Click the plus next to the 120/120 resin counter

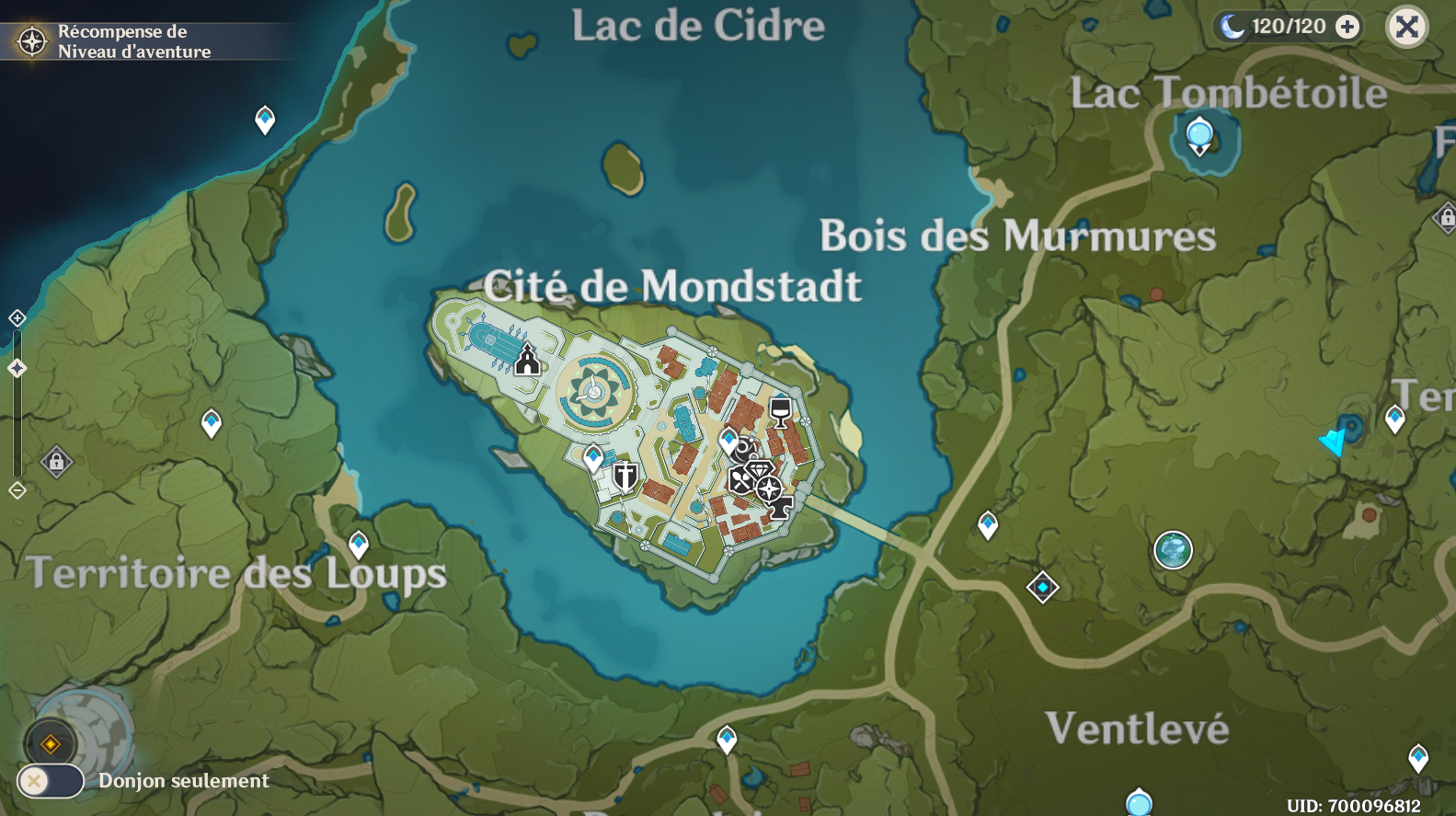point(1348,27)
